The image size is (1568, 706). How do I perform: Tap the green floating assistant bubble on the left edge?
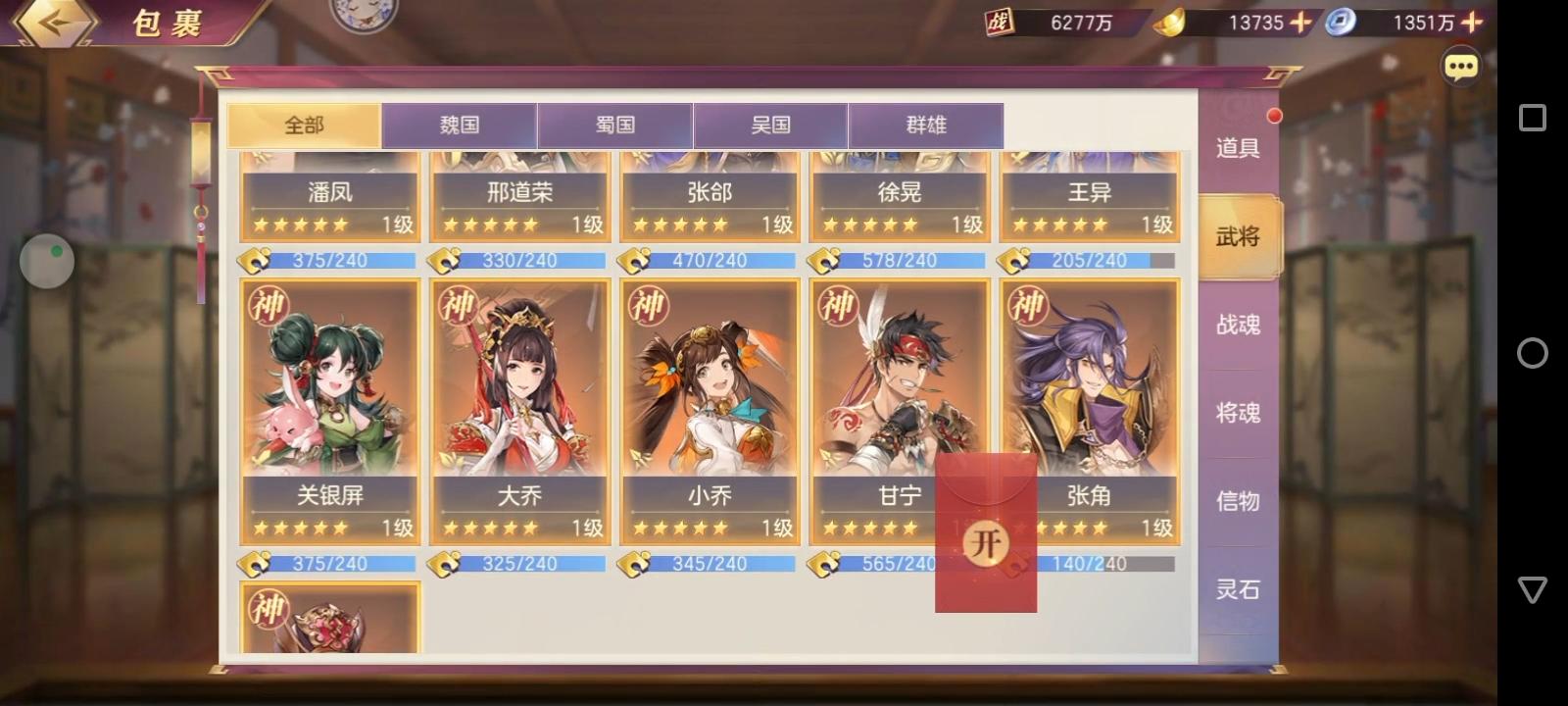coord(46,261)
